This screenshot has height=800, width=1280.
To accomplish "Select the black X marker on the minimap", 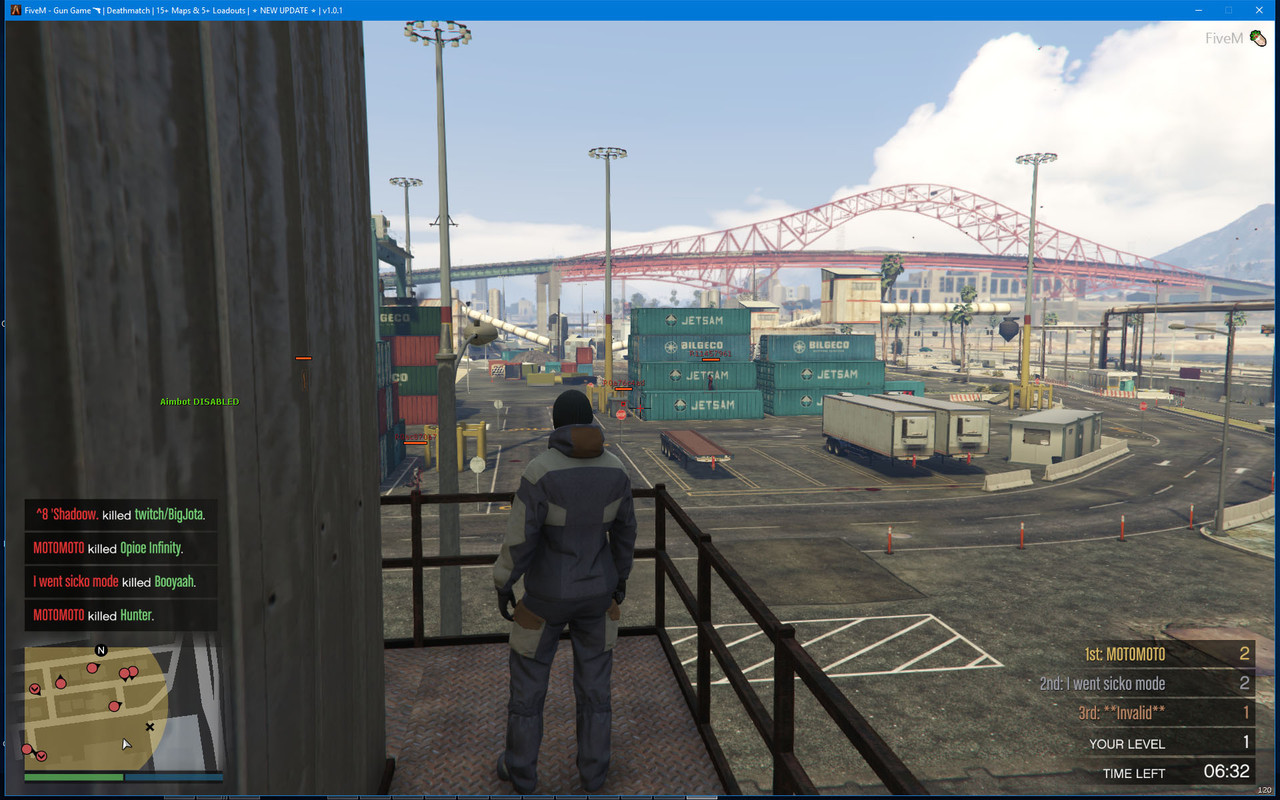I will [150, 727].
